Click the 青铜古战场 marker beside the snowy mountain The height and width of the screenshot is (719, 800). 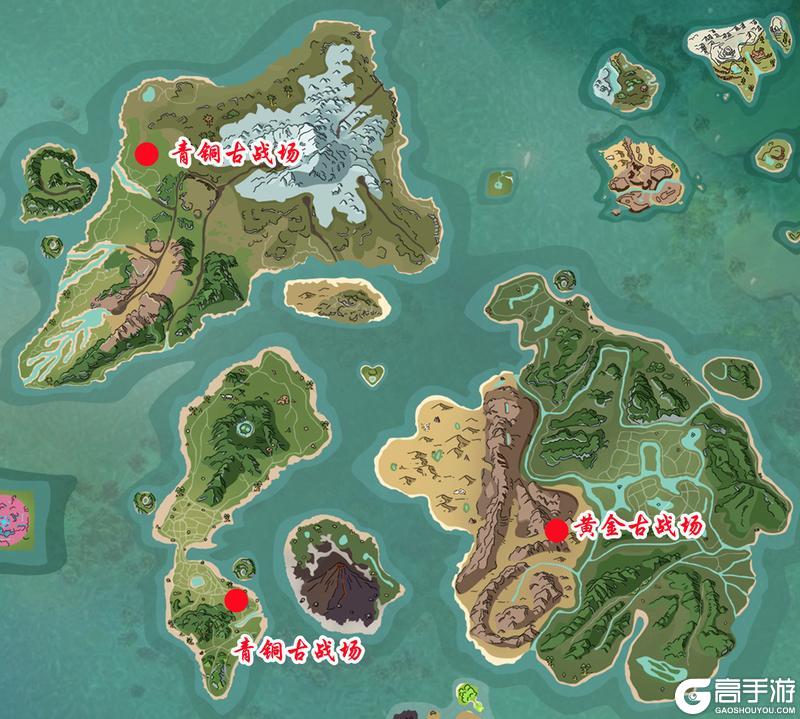click(x=147, y=154)
